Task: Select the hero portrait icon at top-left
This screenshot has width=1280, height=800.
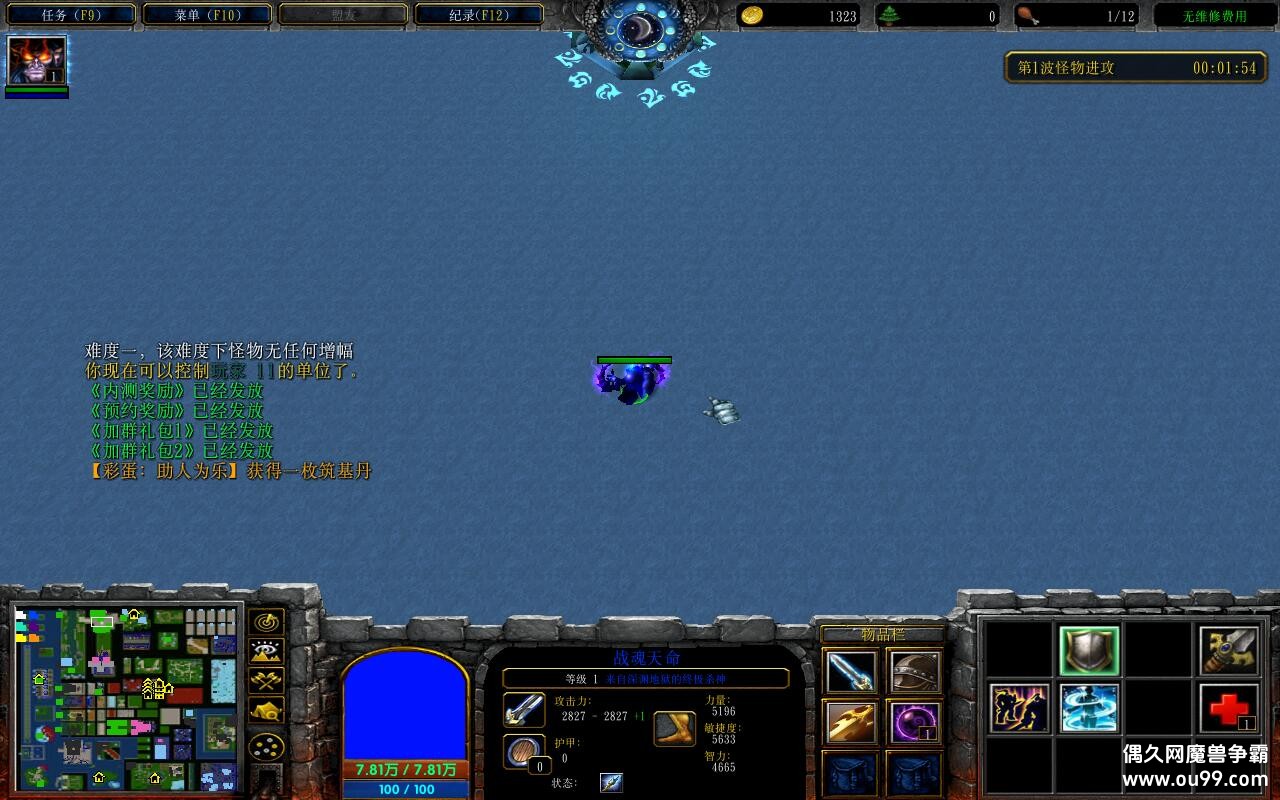Action: click(x=37, y=60)
